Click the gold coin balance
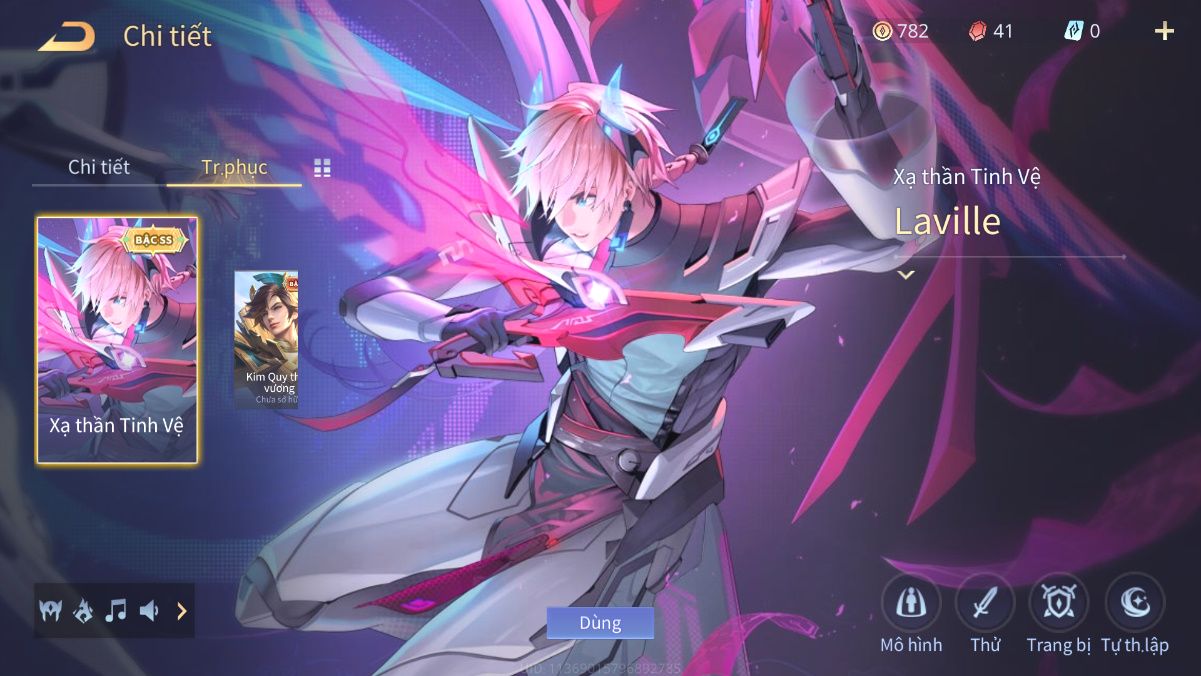 tap(900, 31)
